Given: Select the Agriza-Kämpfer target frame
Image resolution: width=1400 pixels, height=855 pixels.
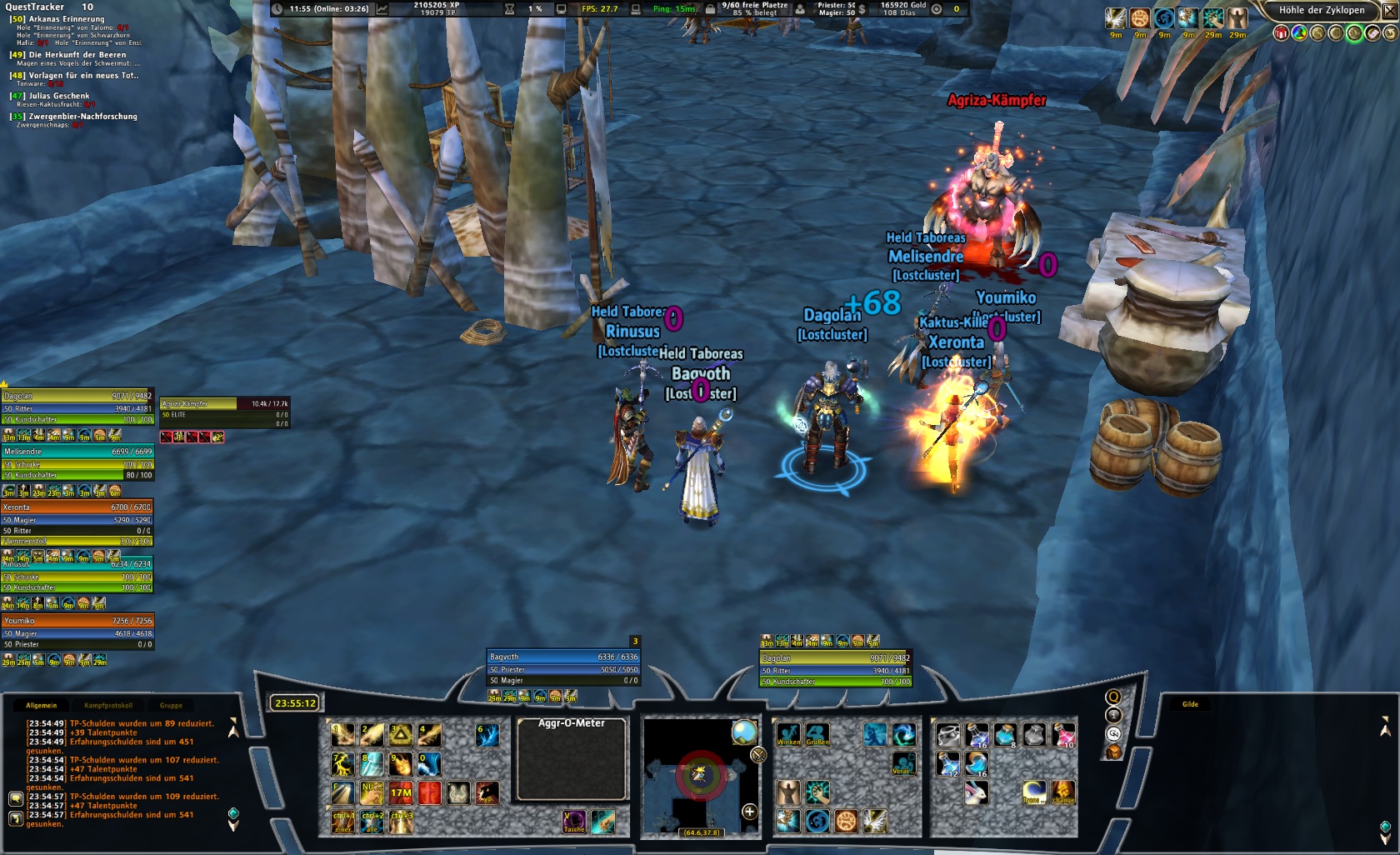Looking at the screenshot, I should 225,403.
